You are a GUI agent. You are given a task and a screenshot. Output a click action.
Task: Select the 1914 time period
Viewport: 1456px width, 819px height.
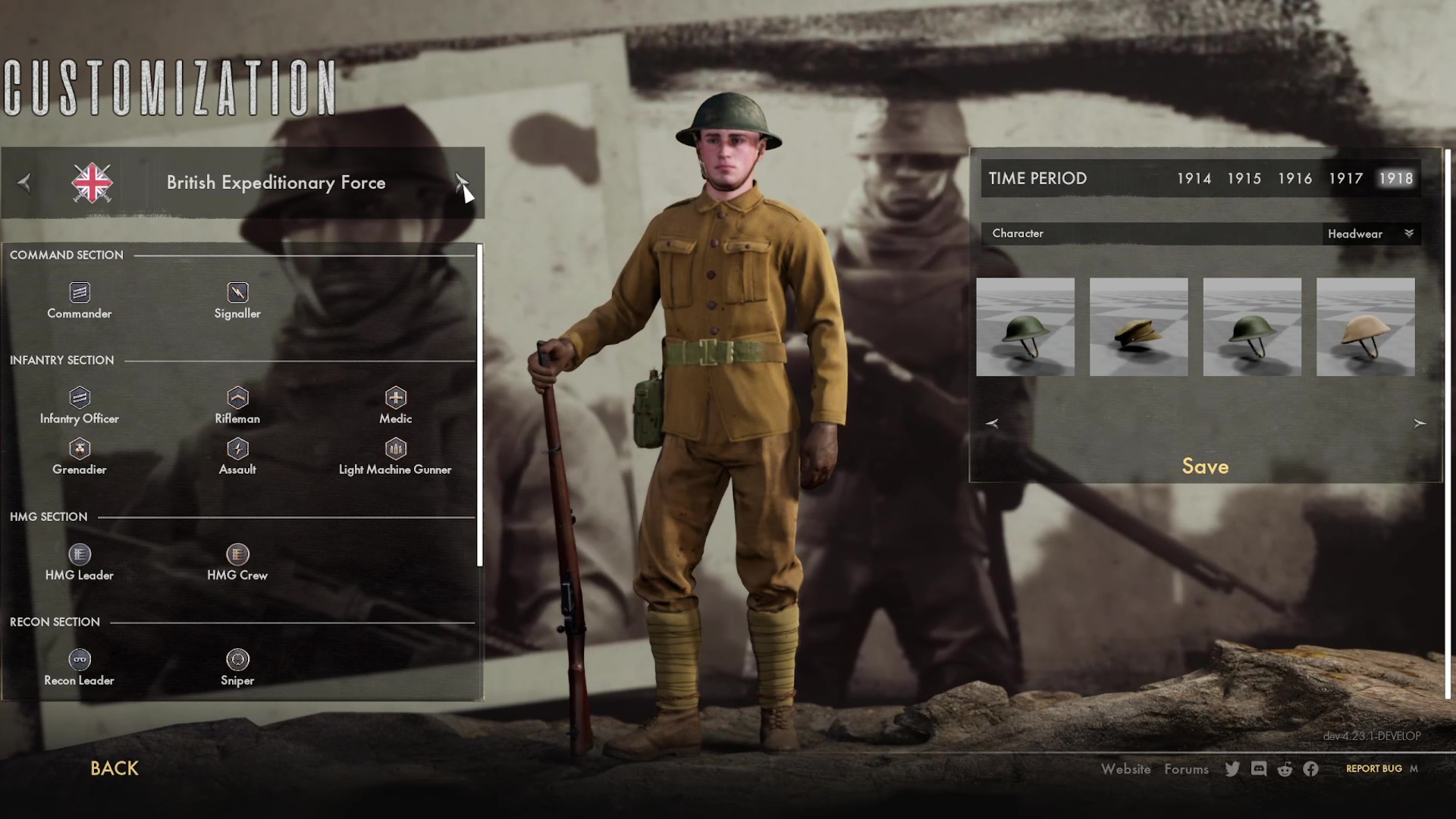tap(1194, 178)
